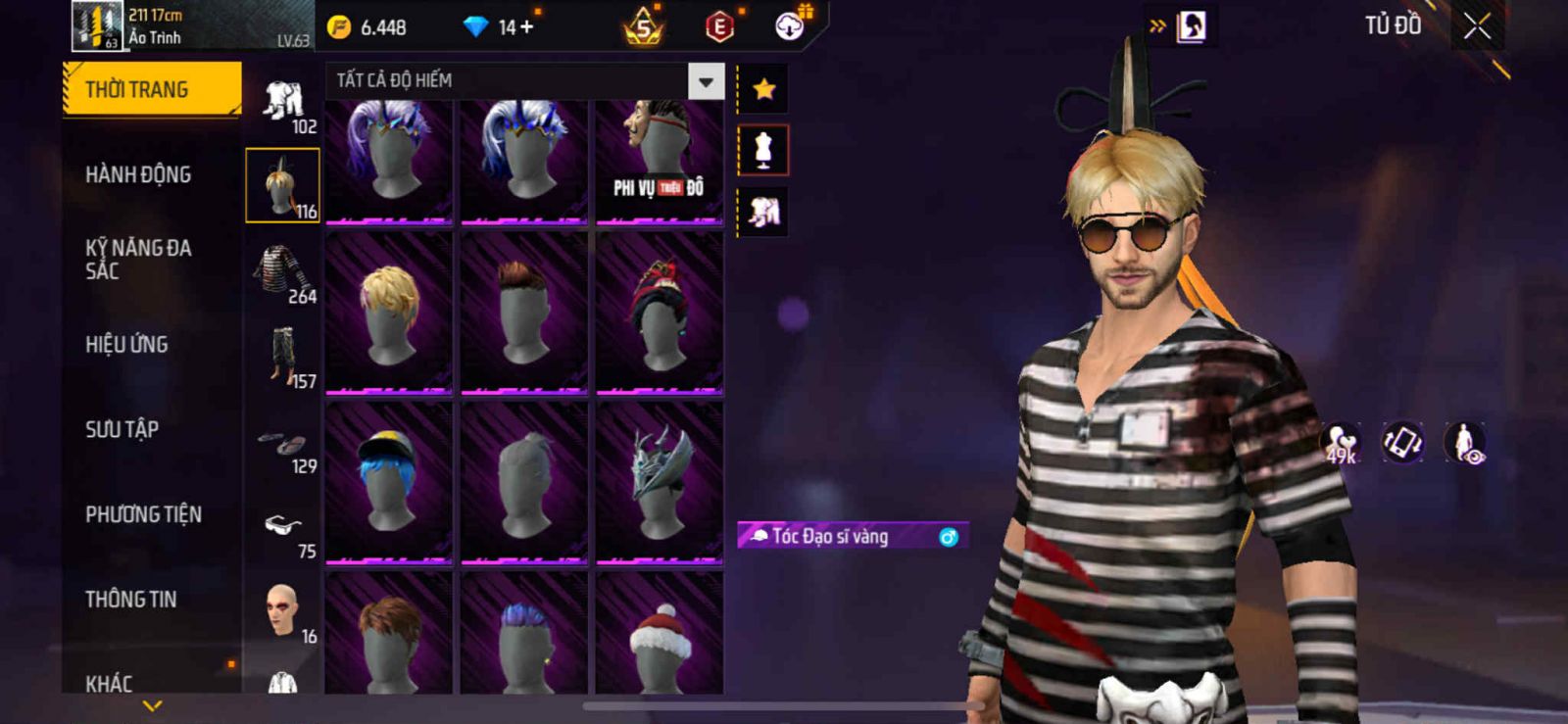Click the rotate character icon

click(1402, 443)
